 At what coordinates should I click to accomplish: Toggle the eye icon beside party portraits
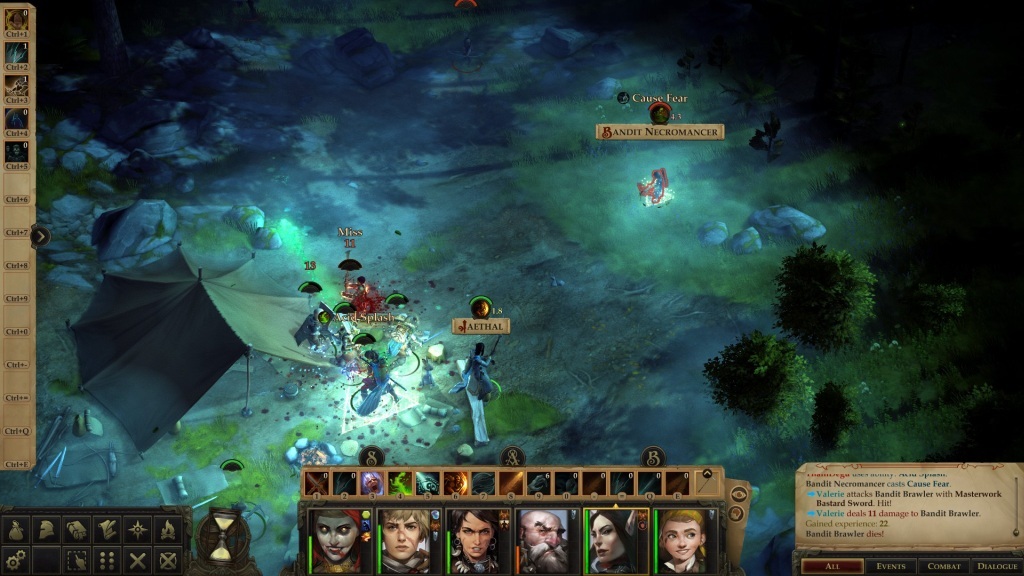pyautogui.click(x=737, y=493)
